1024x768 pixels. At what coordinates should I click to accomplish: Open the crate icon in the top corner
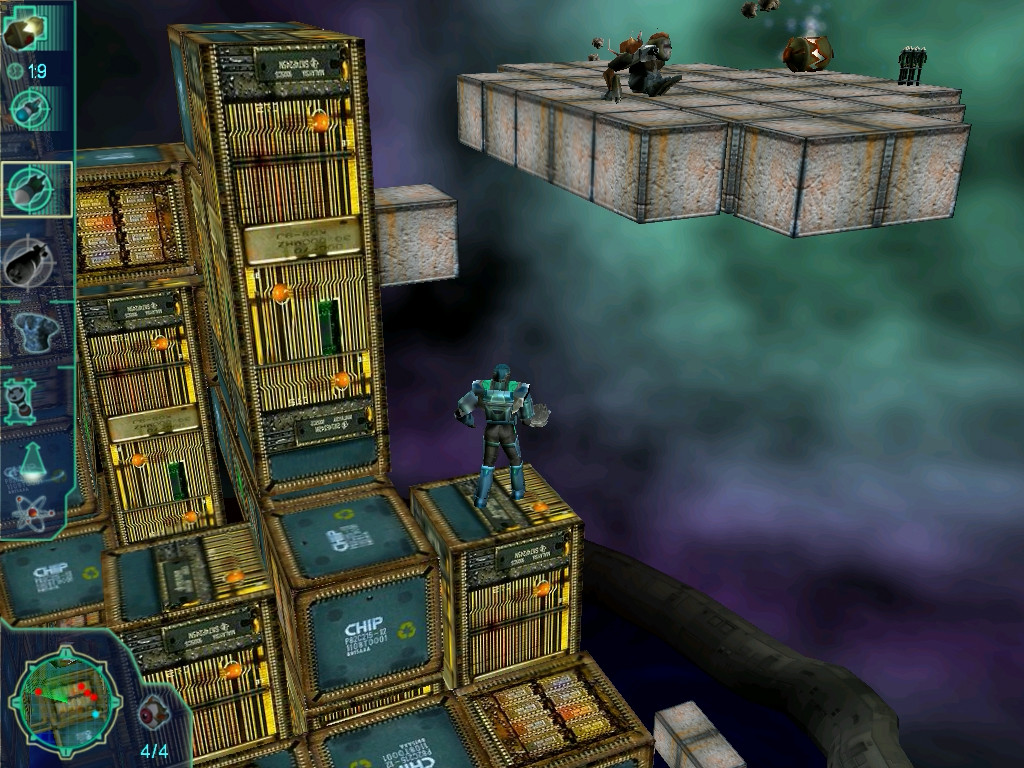pos(24,31)
